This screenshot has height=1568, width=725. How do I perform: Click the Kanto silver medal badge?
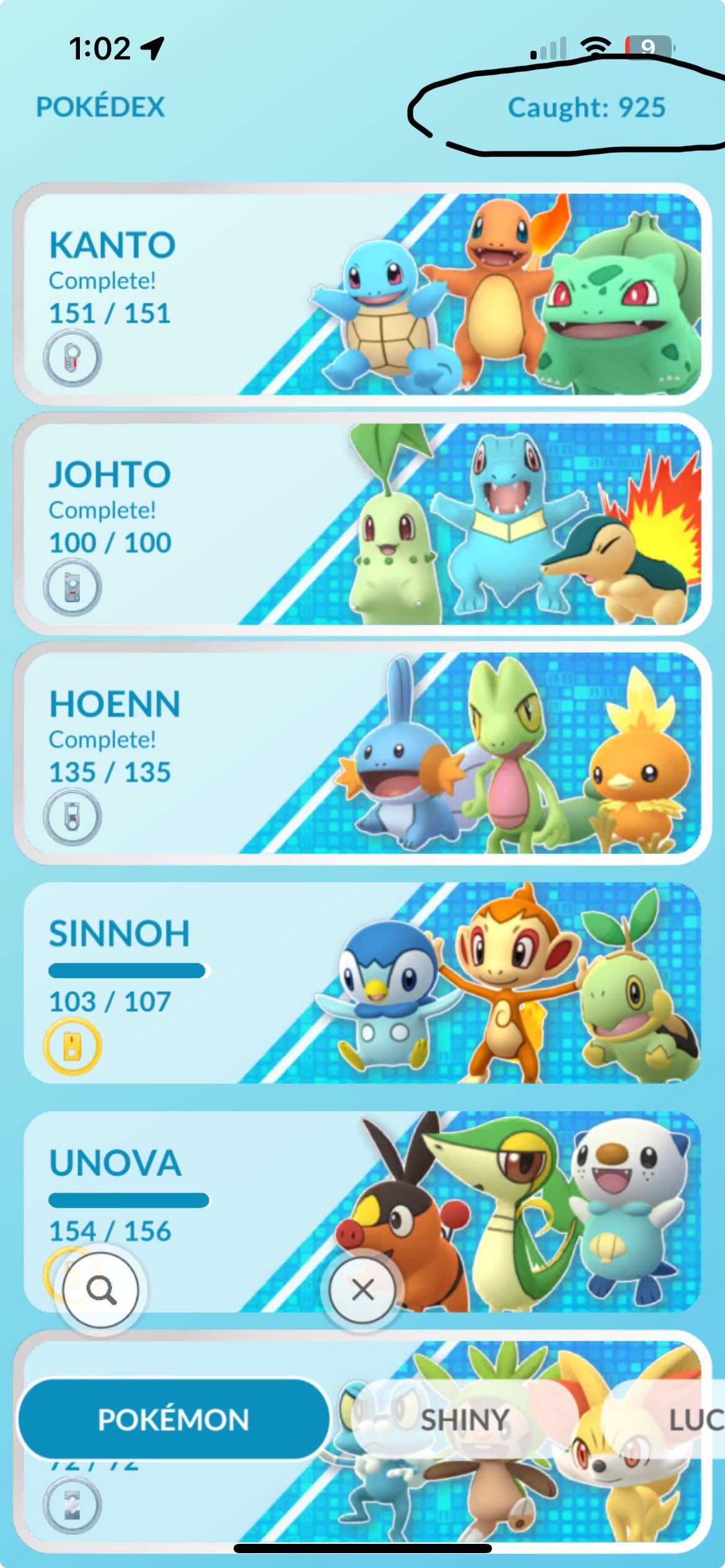click(x=72, y=359)
